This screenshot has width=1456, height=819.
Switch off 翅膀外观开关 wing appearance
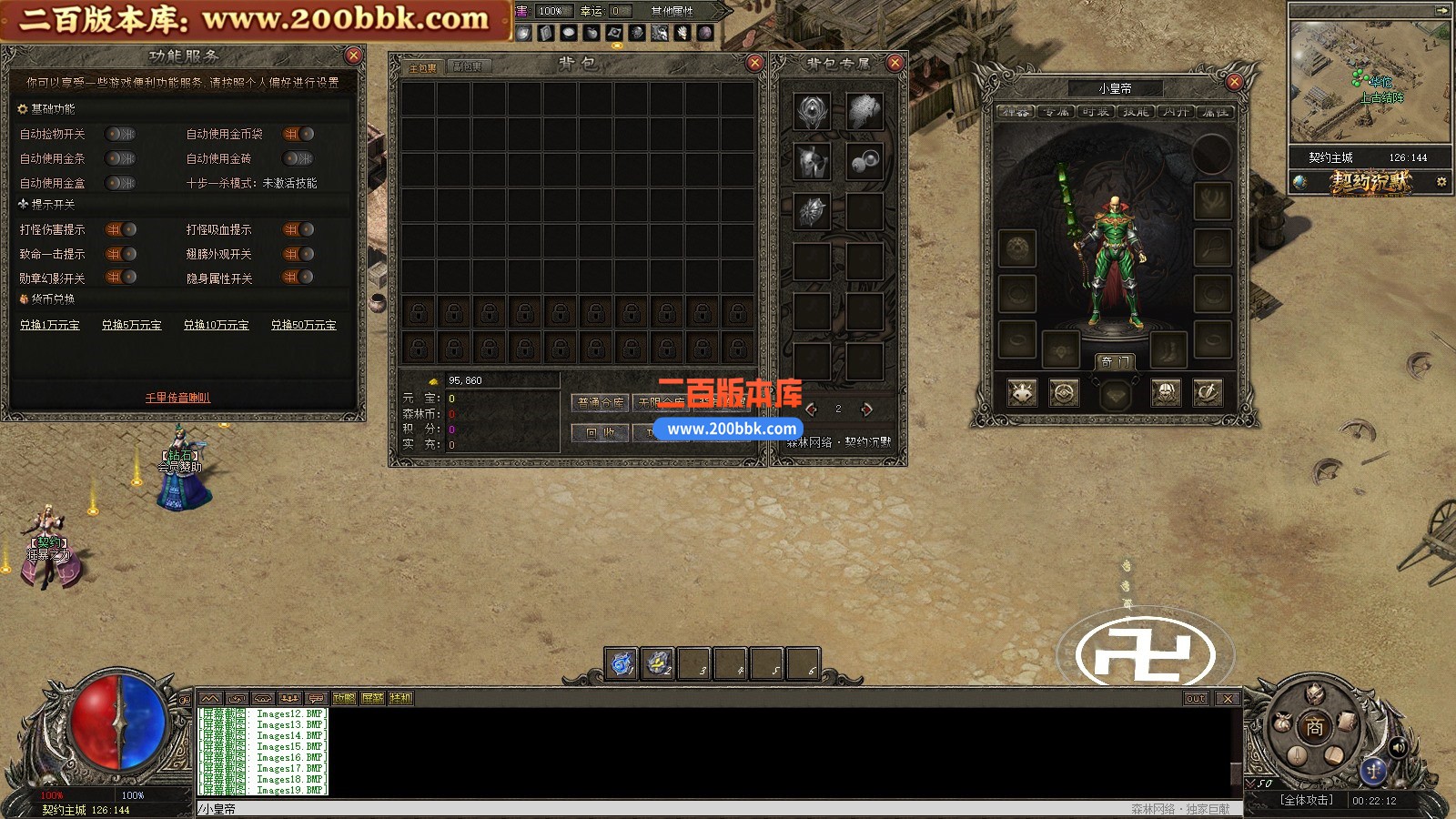tap(298, 254)
